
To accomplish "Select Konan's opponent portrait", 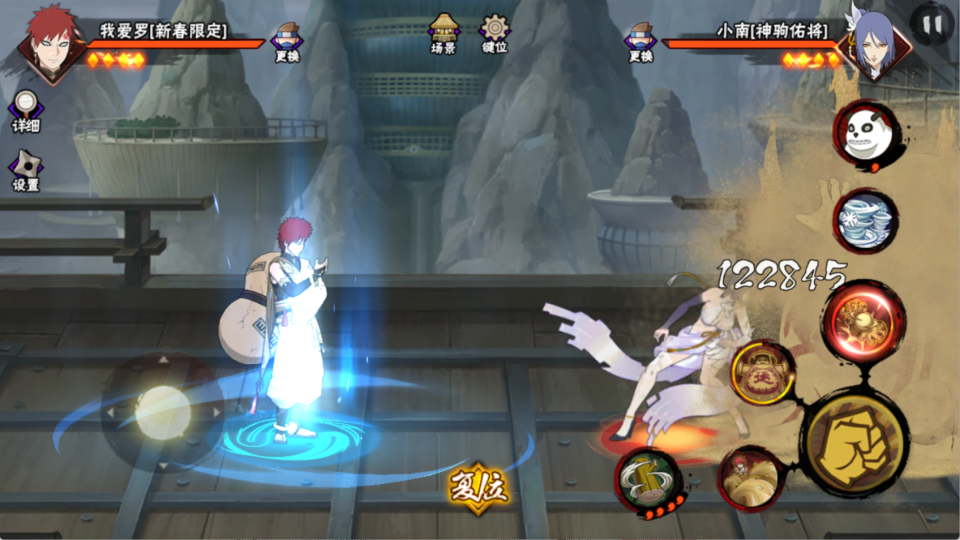I will 871,44.
